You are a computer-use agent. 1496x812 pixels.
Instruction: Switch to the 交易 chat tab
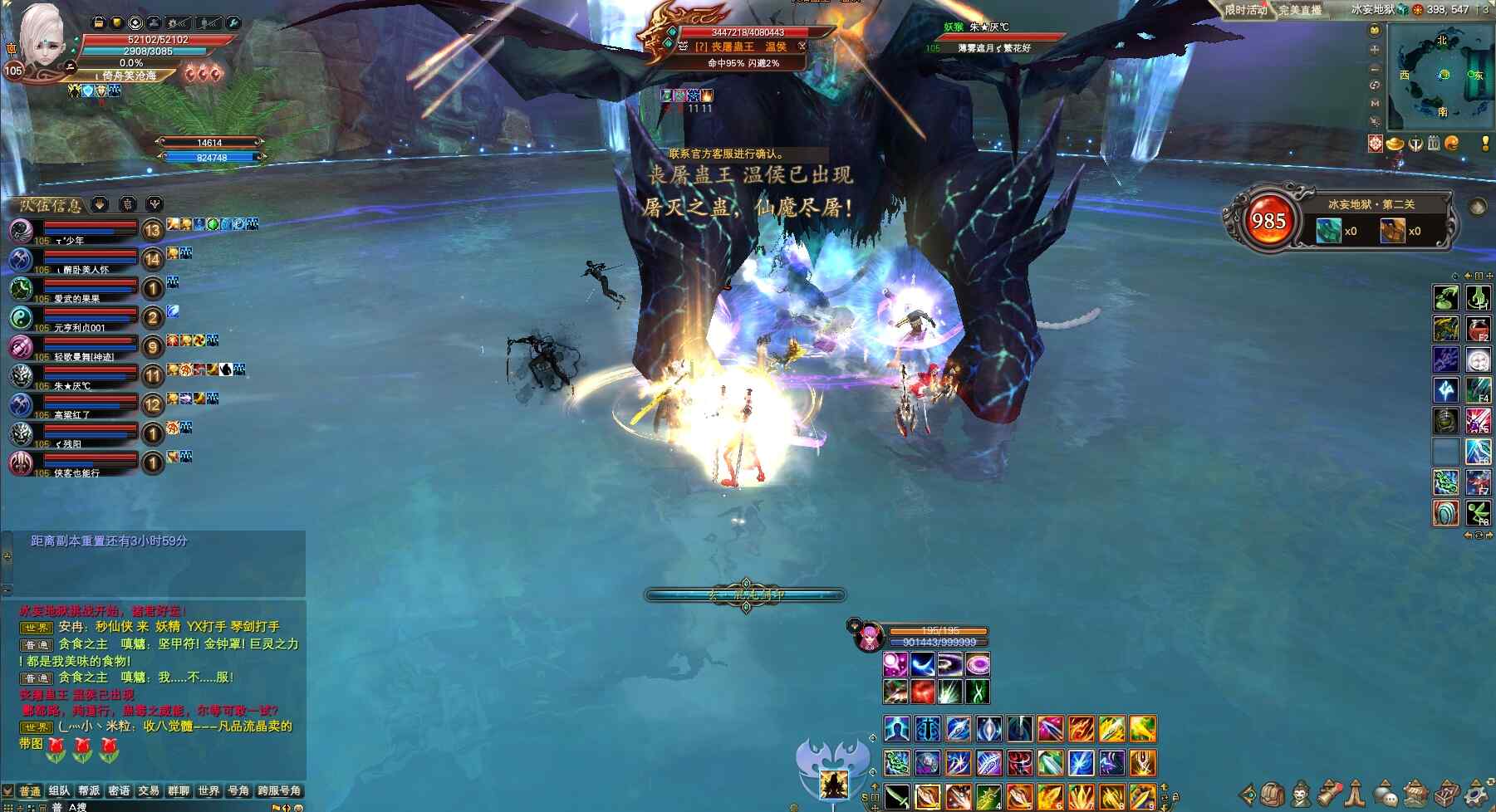tap(149, 790)
